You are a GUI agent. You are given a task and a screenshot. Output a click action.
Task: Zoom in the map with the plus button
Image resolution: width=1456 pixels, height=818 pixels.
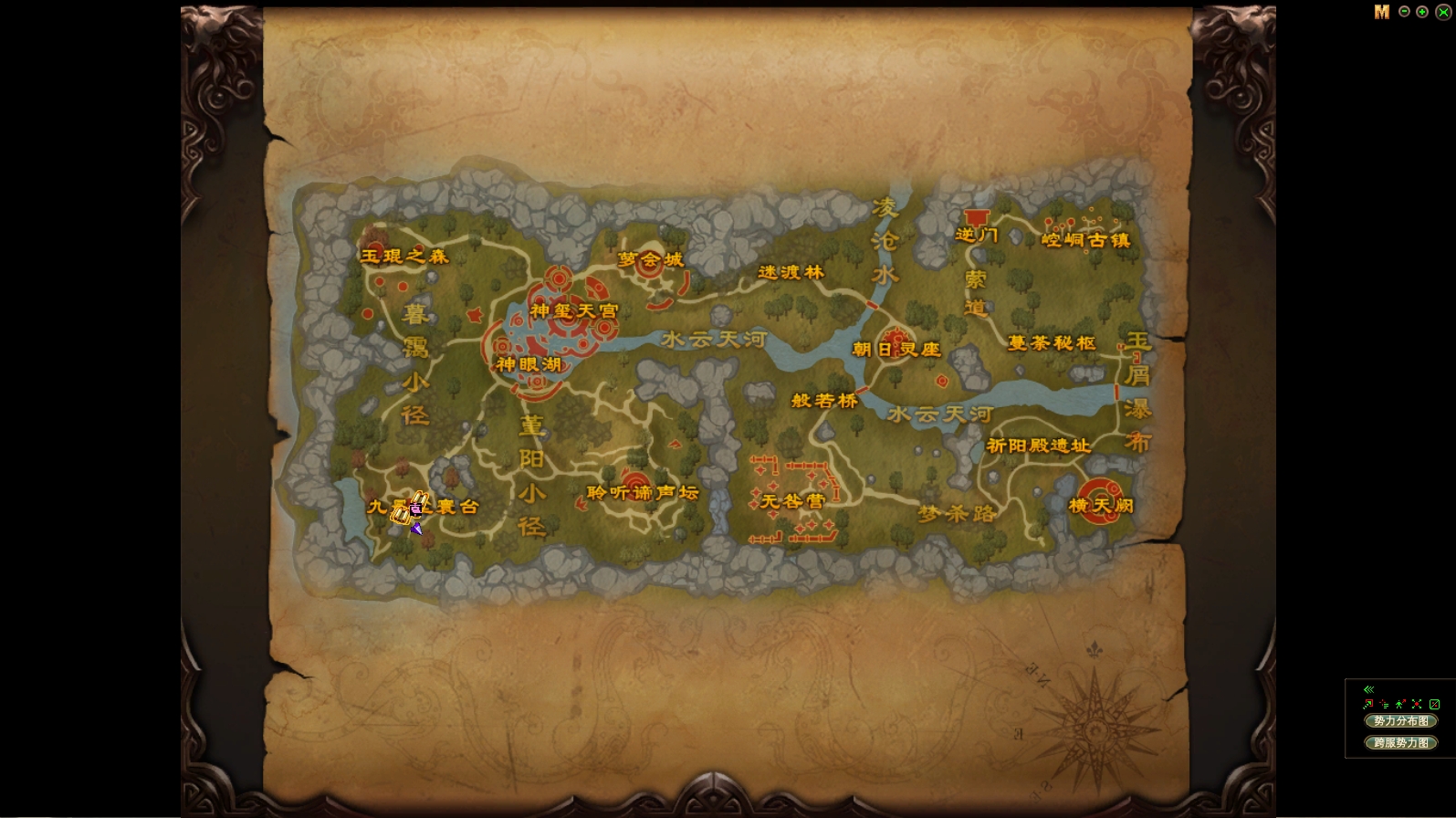point(1422,12)
